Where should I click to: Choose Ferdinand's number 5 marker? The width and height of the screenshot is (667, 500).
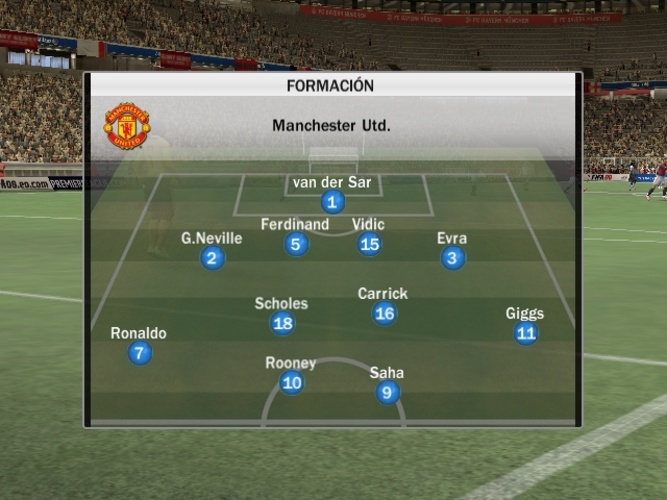(x=295, y=244)
